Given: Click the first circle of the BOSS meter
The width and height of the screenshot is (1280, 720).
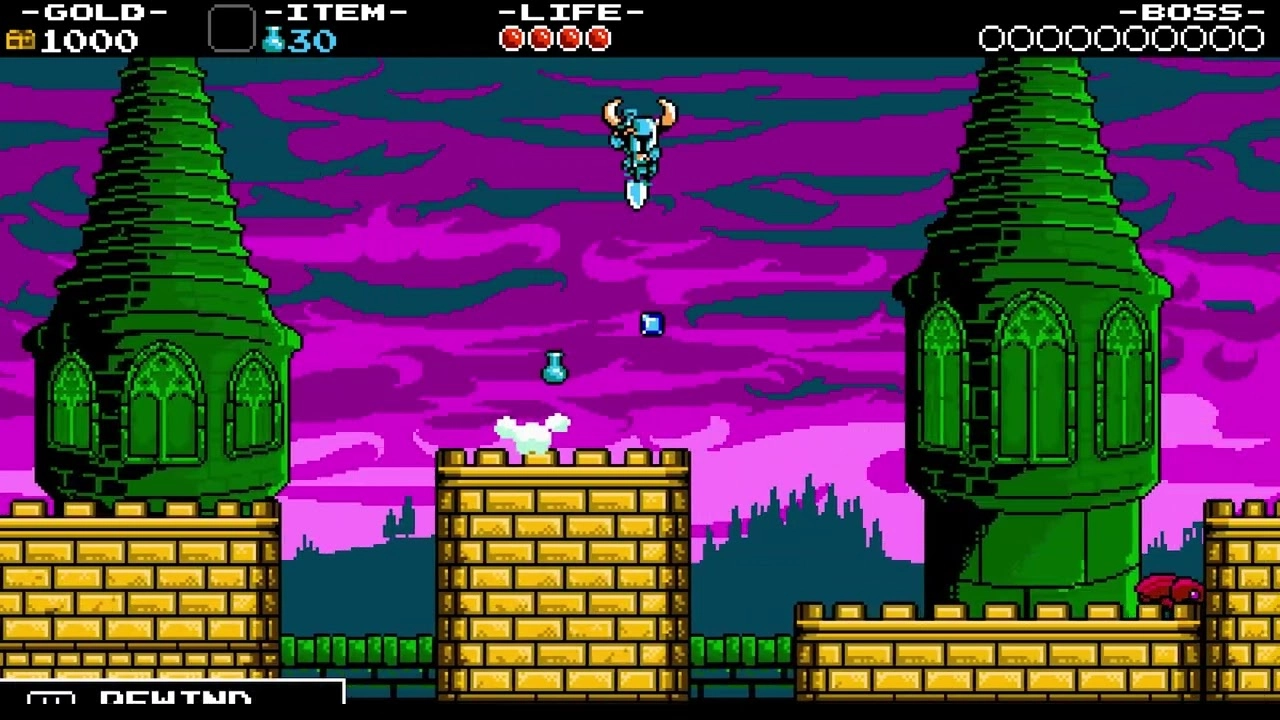Looking at the screenshot, I should pyautogui.click(x=990, y=39).
